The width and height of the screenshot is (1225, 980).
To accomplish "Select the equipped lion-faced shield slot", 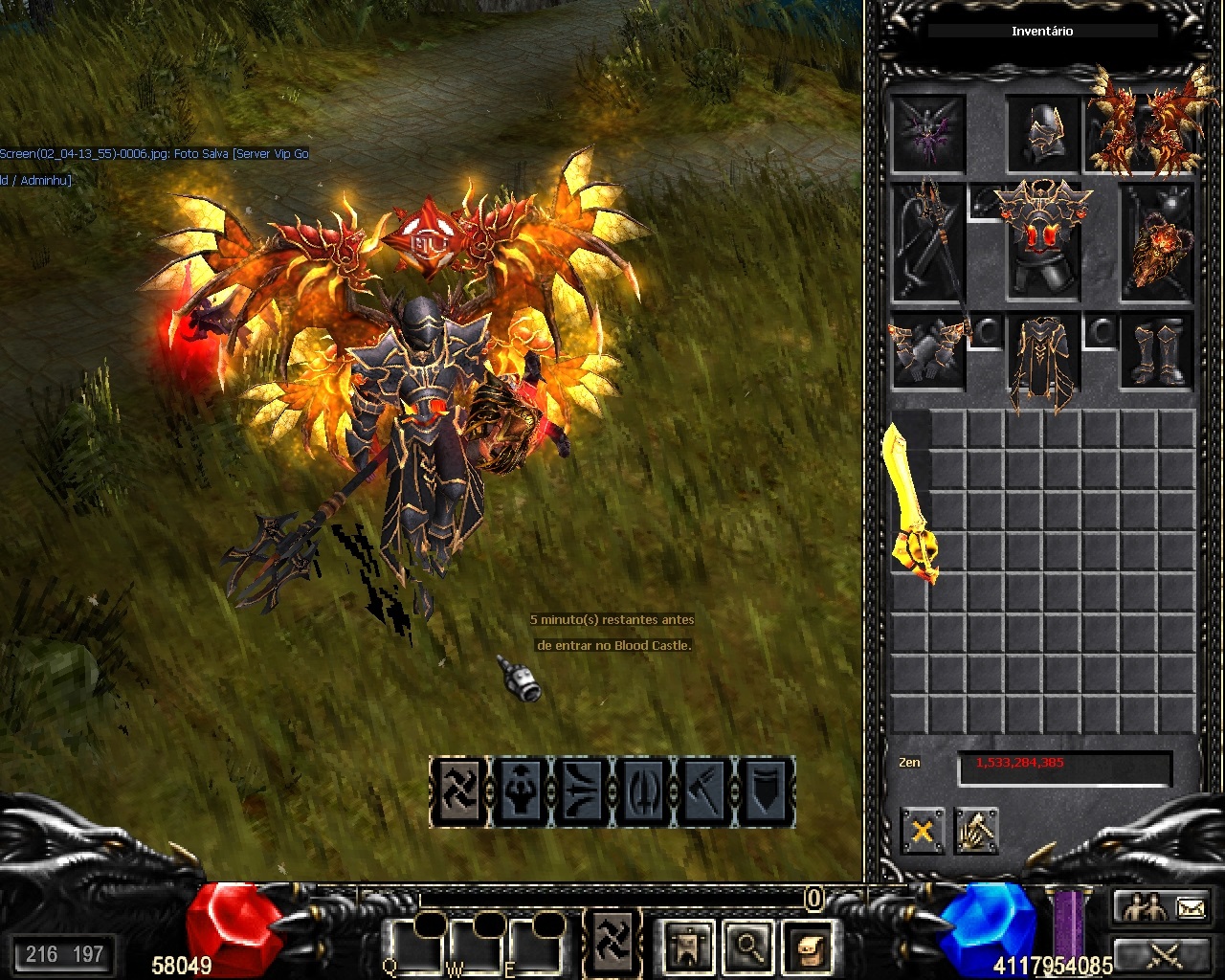I will click(1158, 243).
